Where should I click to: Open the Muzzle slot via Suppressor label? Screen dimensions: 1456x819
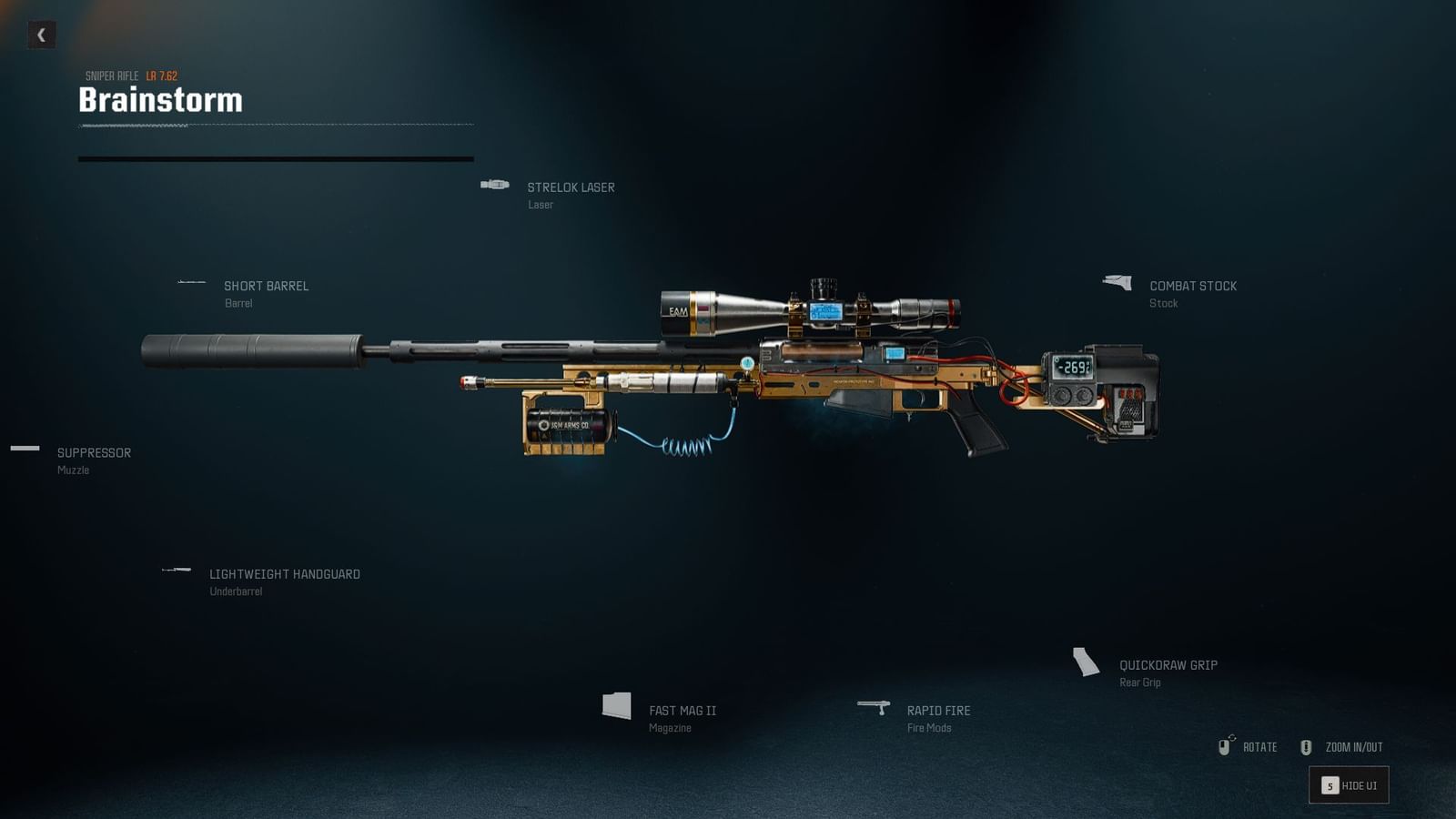(x=93, y=452)
